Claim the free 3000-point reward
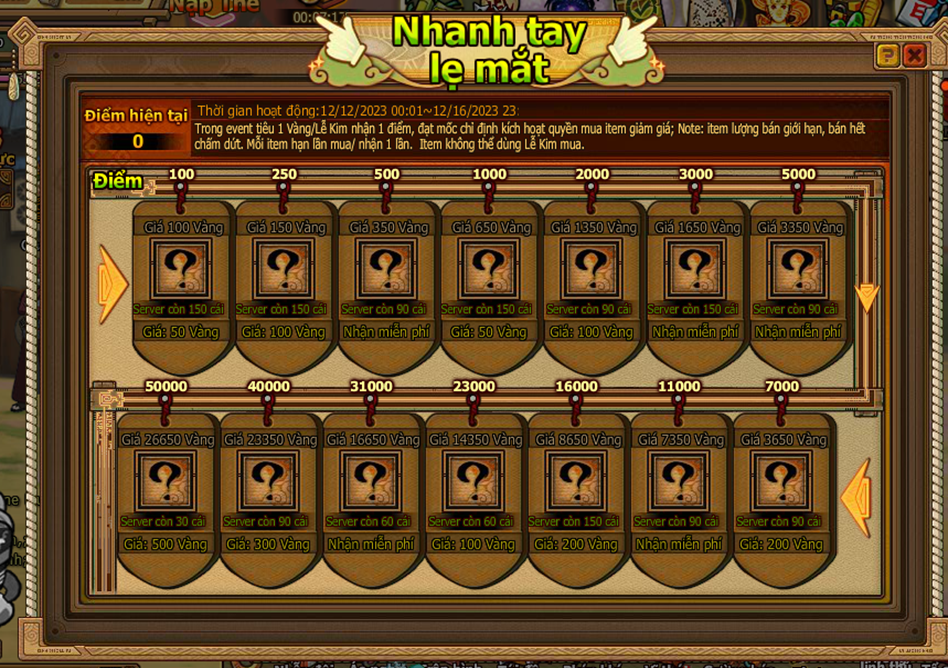Viewport: 948px width, 668px height. point(695,331)
